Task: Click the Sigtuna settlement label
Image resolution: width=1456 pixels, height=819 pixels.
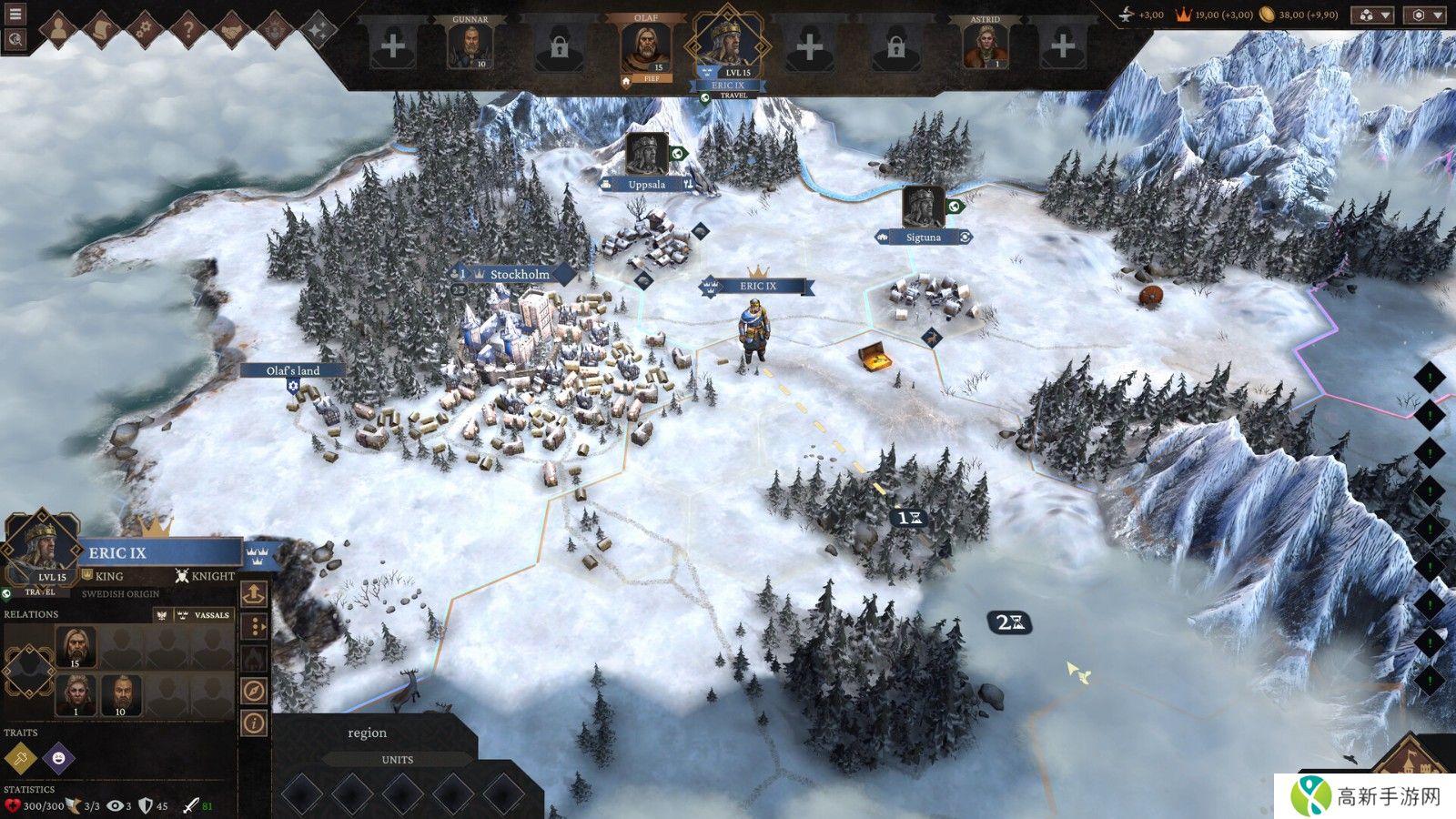Action: coord(923,238)
